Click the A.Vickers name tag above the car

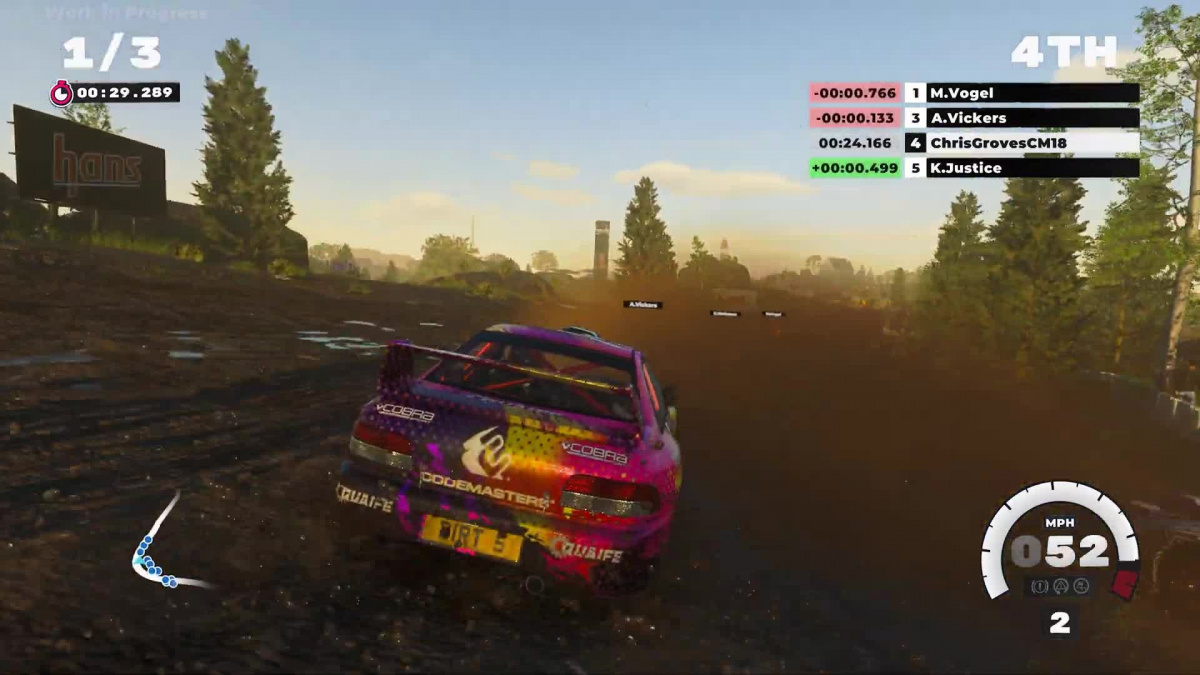[642, 304]
